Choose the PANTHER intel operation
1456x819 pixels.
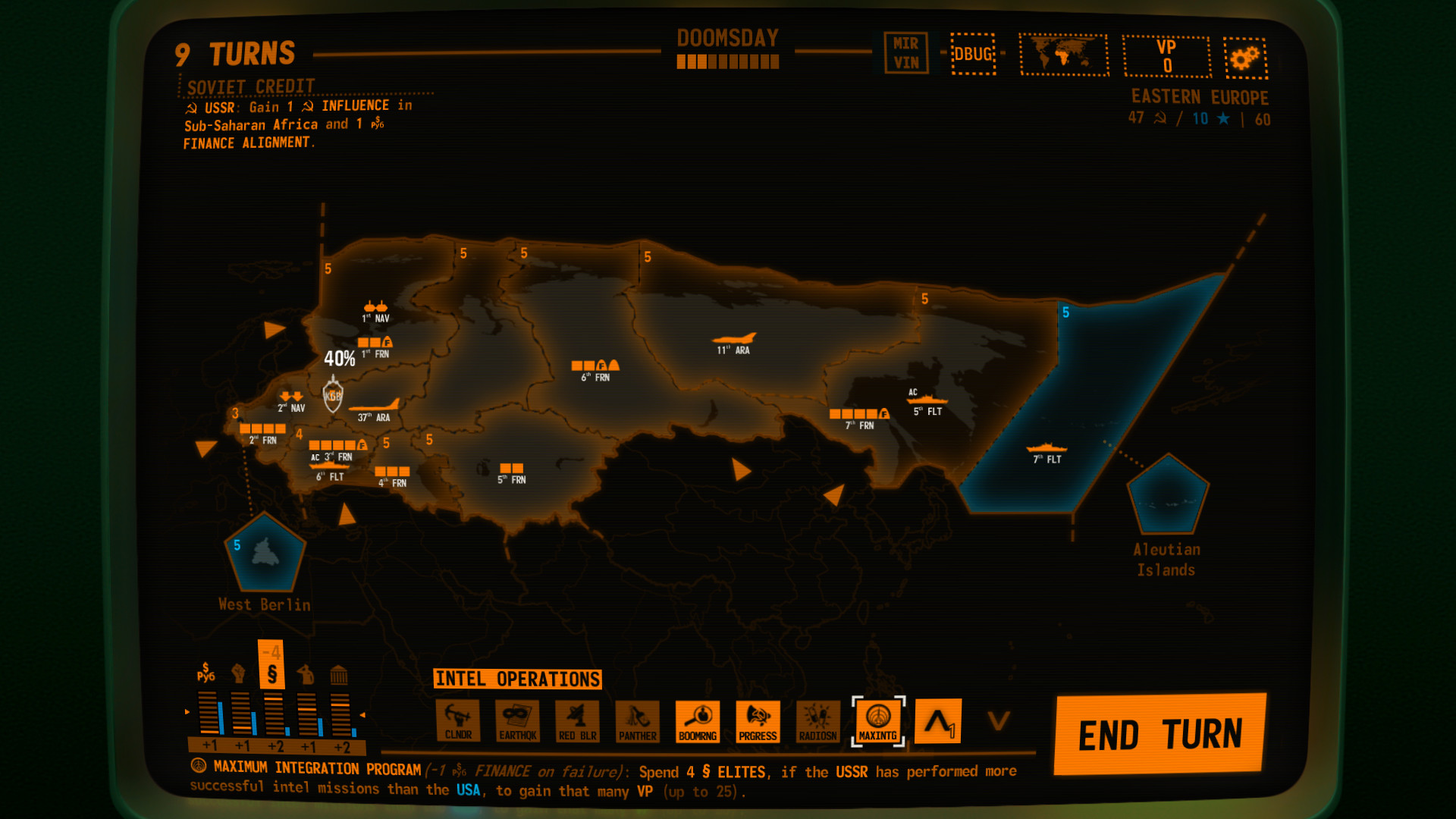click(x=638, y=722)
